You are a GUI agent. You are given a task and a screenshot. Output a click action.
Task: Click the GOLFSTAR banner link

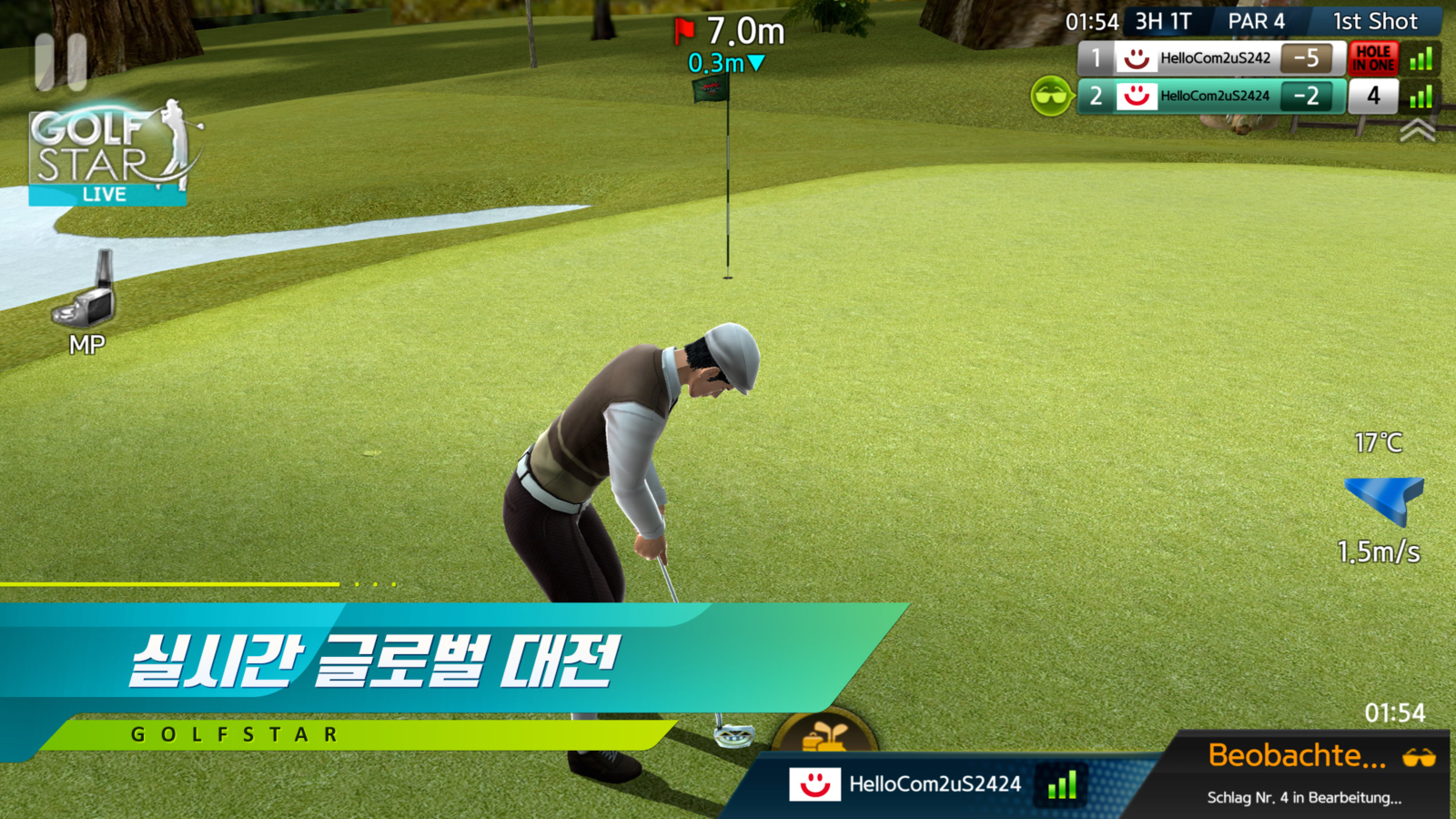pos(232,734)
